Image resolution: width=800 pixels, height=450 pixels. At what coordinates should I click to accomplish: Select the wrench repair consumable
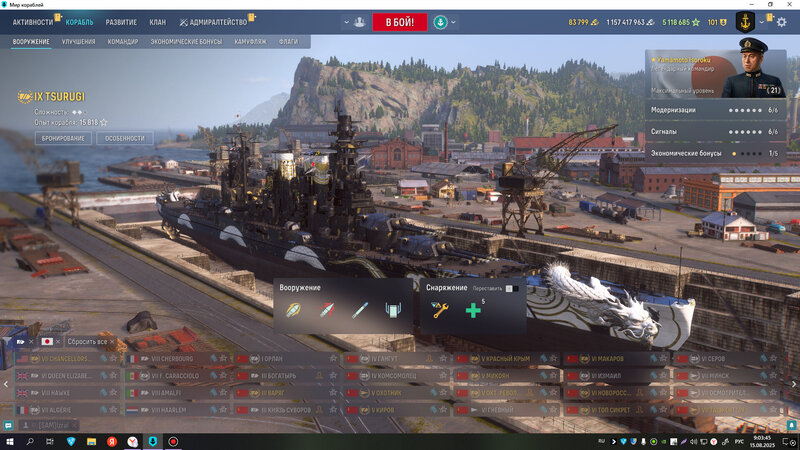(x=438, y=311)
